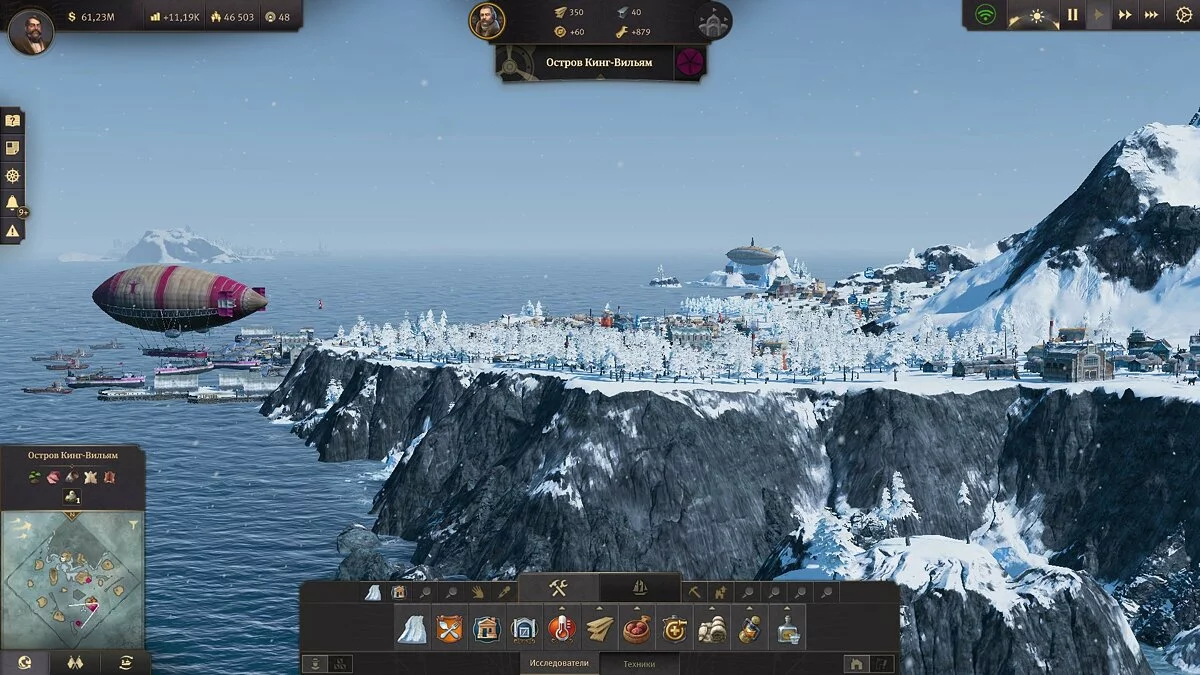1200x675 pixels.
Task: Open the question mark help button
Action: [12, 121]
